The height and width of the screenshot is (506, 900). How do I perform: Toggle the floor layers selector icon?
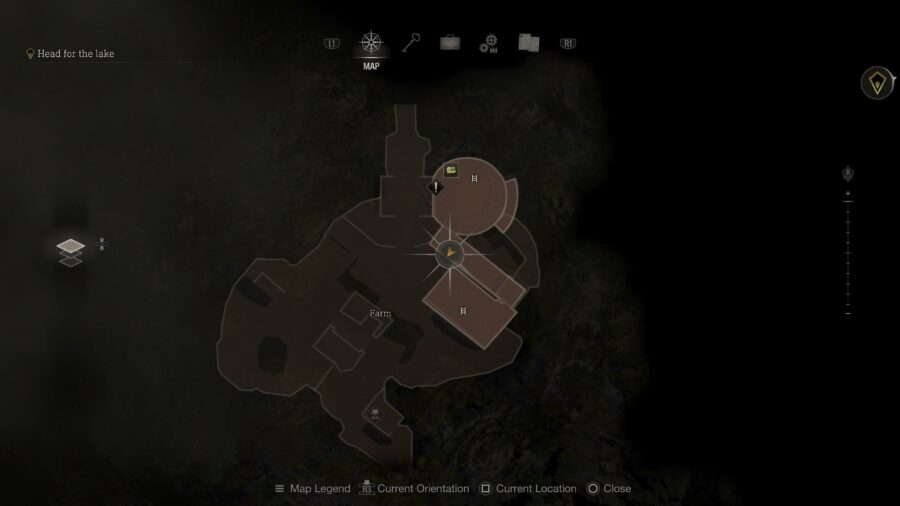(x=70, y=250)
